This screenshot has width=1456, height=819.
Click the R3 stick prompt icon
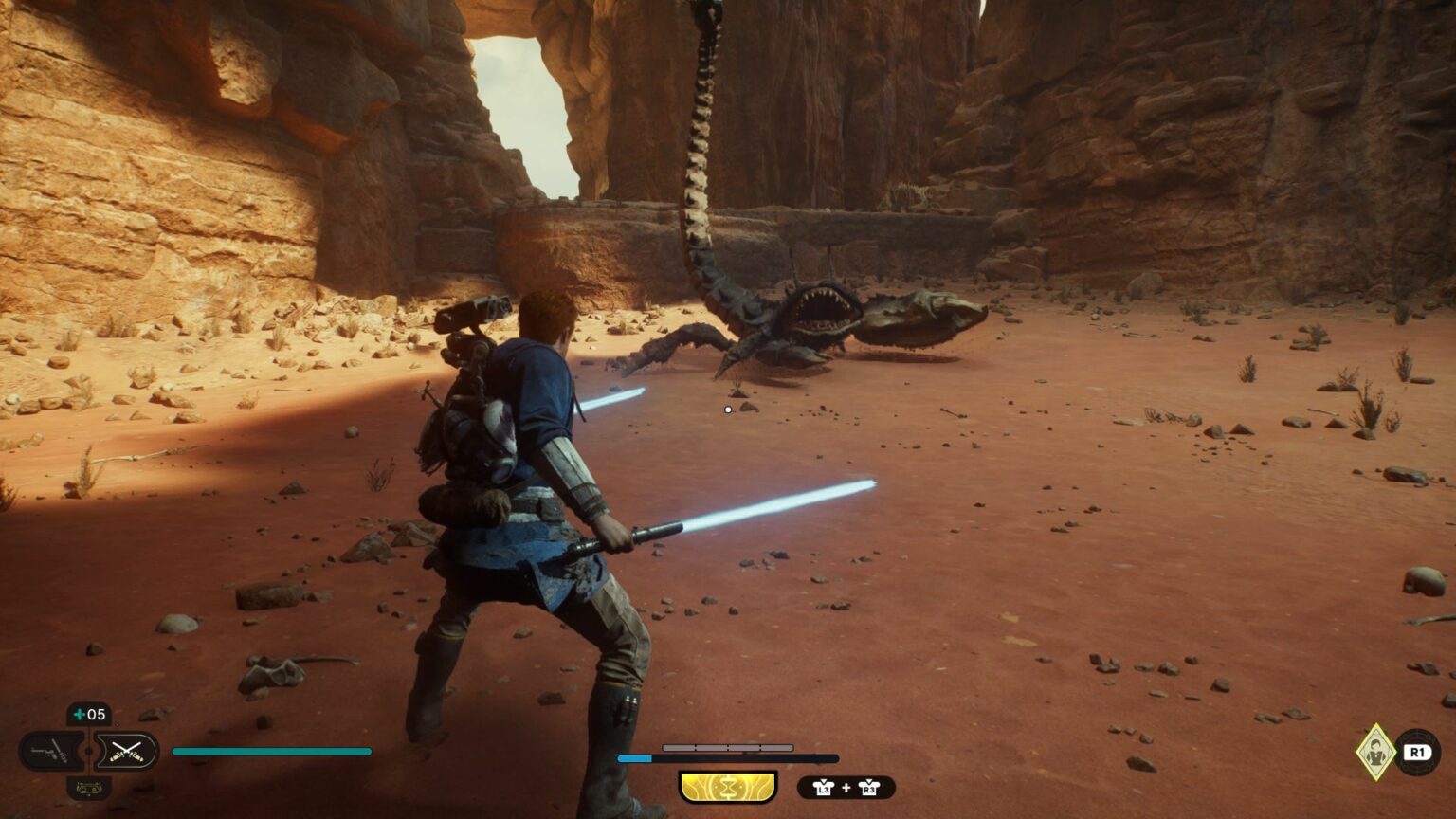pyautogui.click(x=868, y=788)
